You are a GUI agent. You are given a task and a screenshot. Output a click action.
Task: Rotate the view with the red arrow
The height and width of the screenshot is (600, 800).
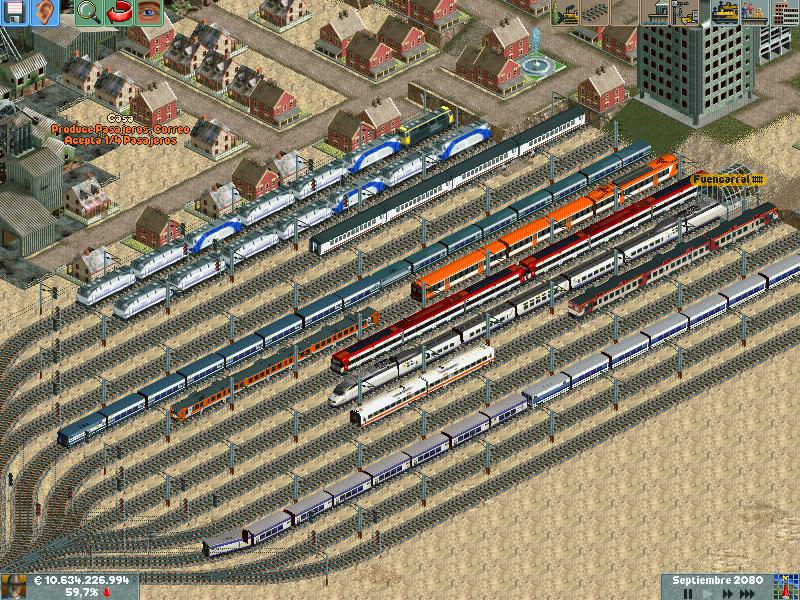point(119,12)
